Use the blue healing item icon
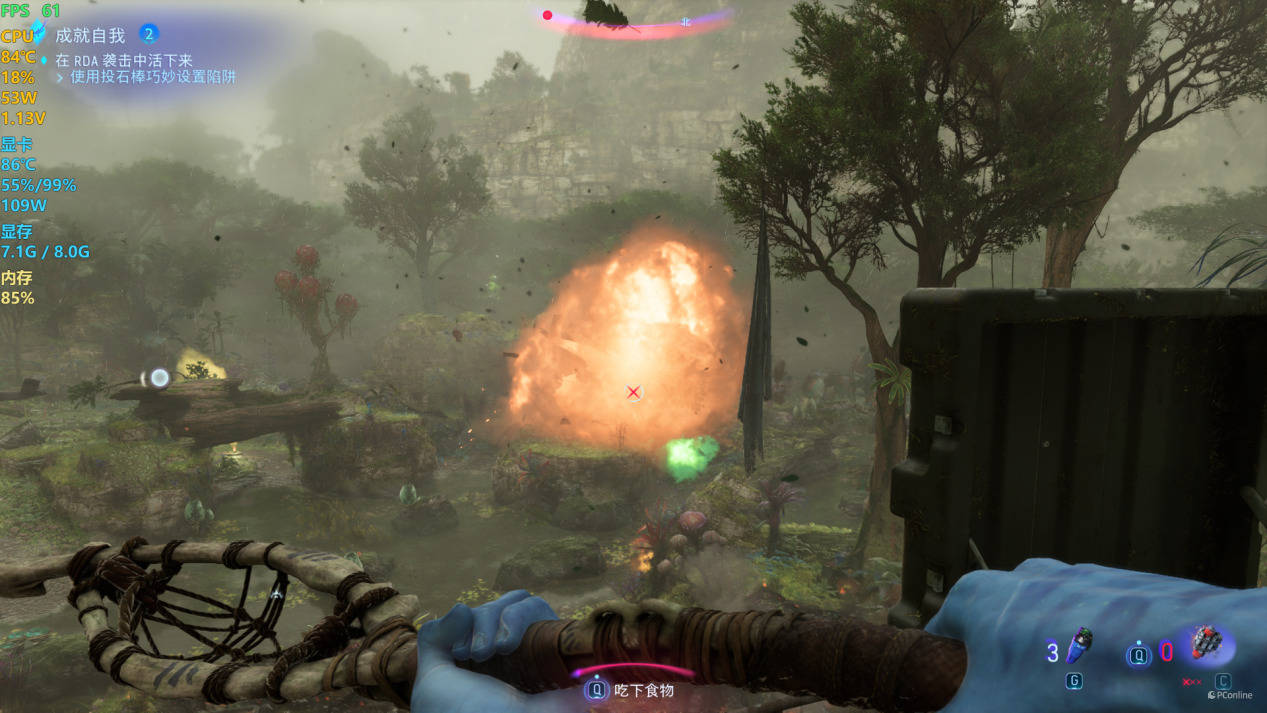Screen dimensions: 1267x713 click(x=1079, y=646)
